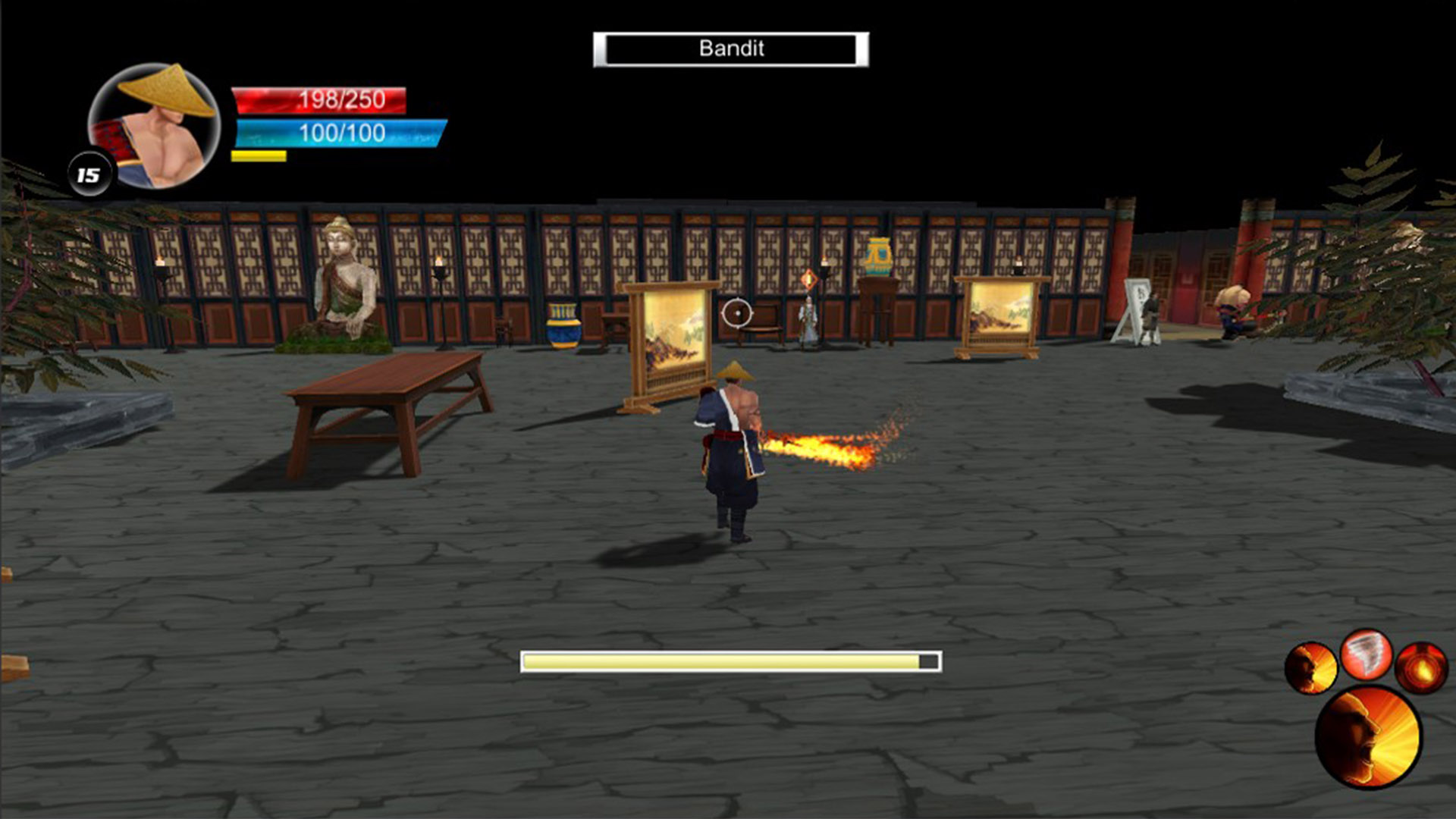Screen dimensions: 1456x819
Task: Cast the whirlwind tornado skill
Action: (1367, 654)
